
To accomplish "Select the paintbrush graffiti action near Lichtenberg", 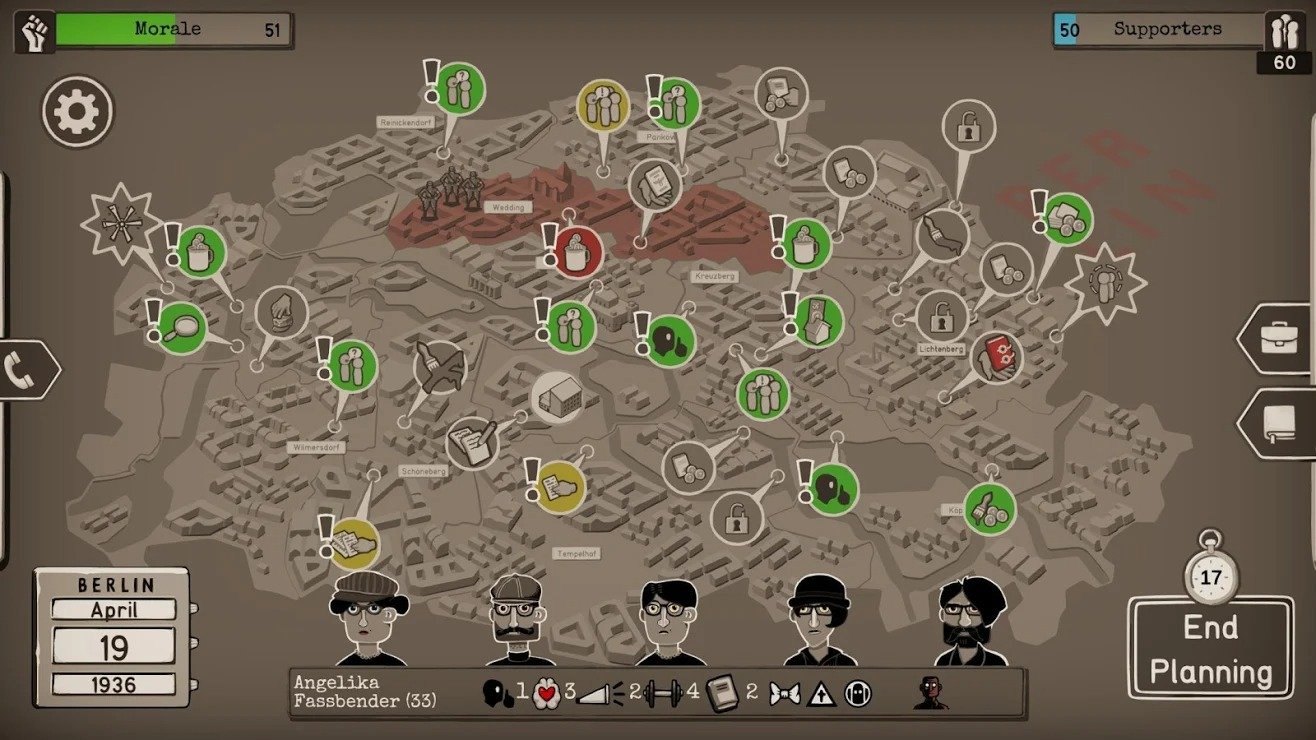I will (x=942, y=235).
